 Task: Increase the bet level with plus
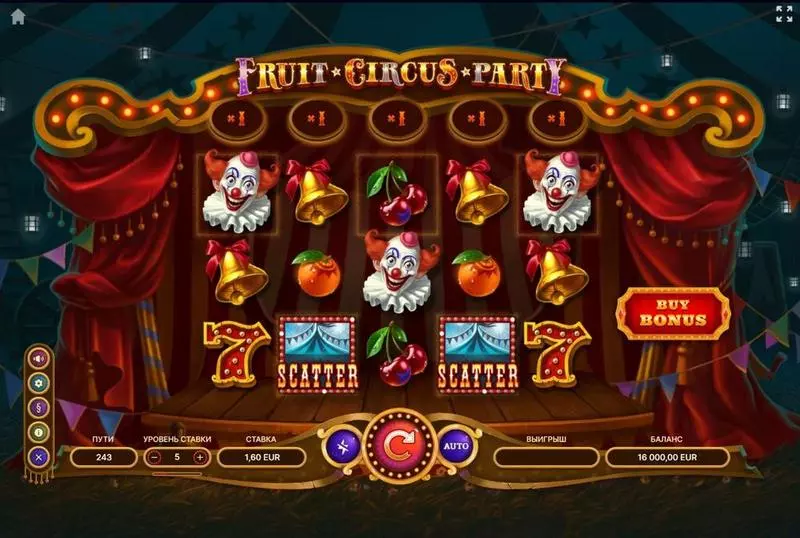(x=200, y=457)
